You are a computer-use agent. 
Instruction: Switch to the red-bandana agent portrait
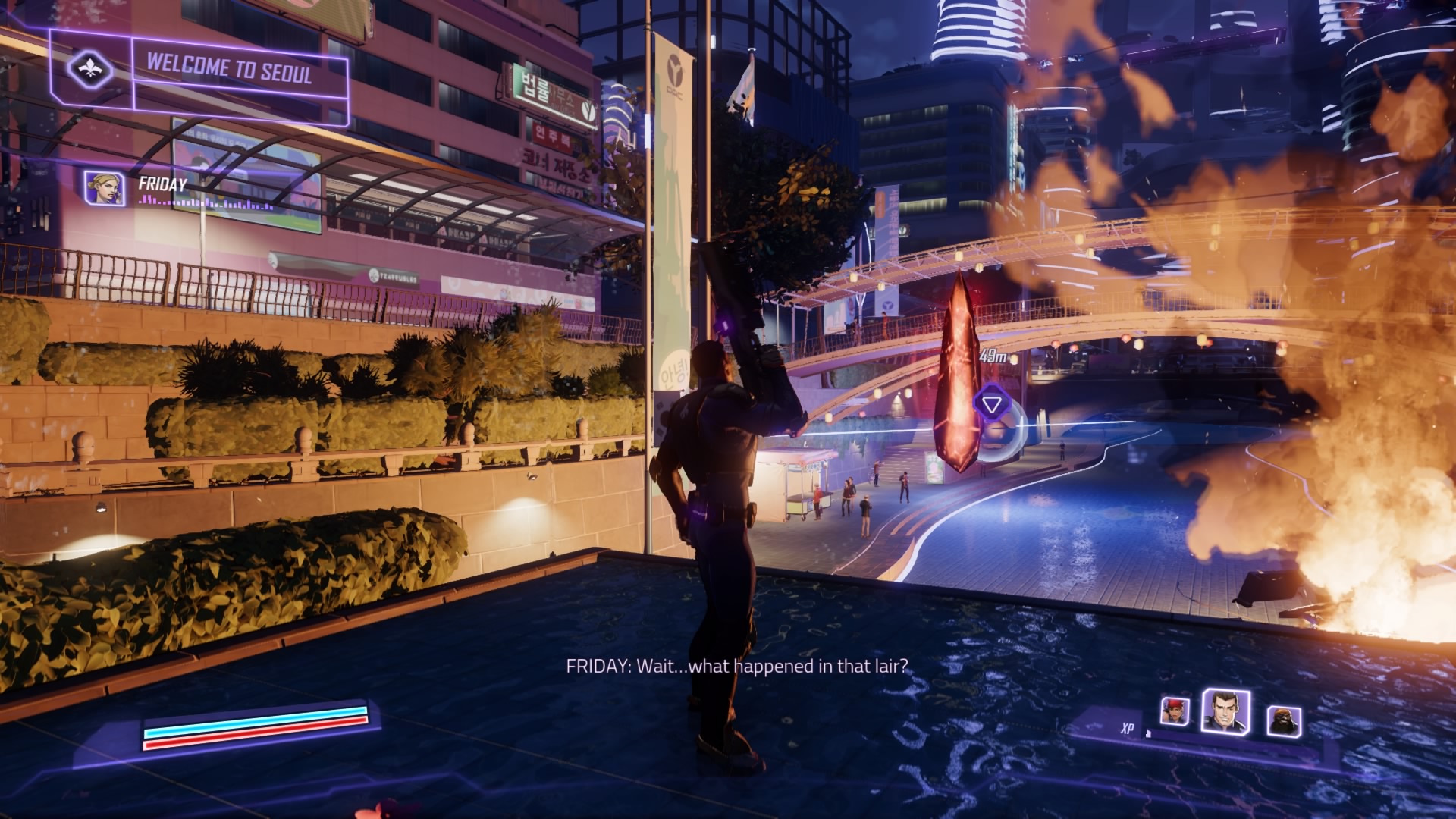1174,711
